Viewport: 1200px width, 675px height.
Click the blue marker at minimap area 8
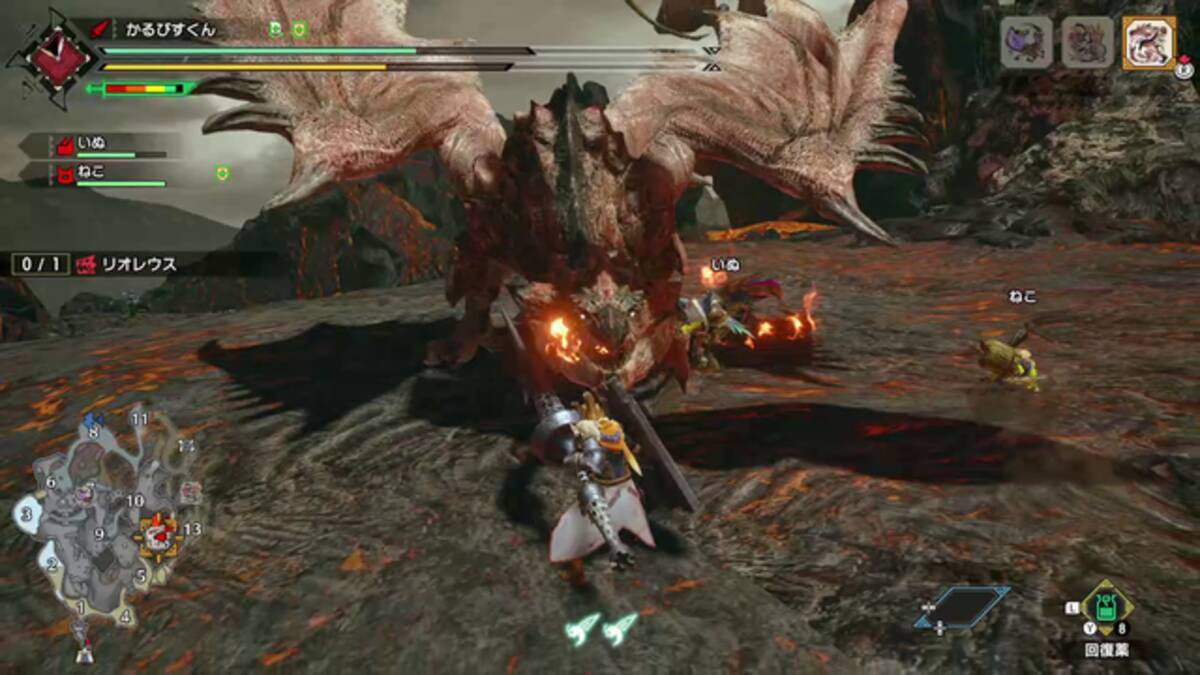click(x=93, y=420)
